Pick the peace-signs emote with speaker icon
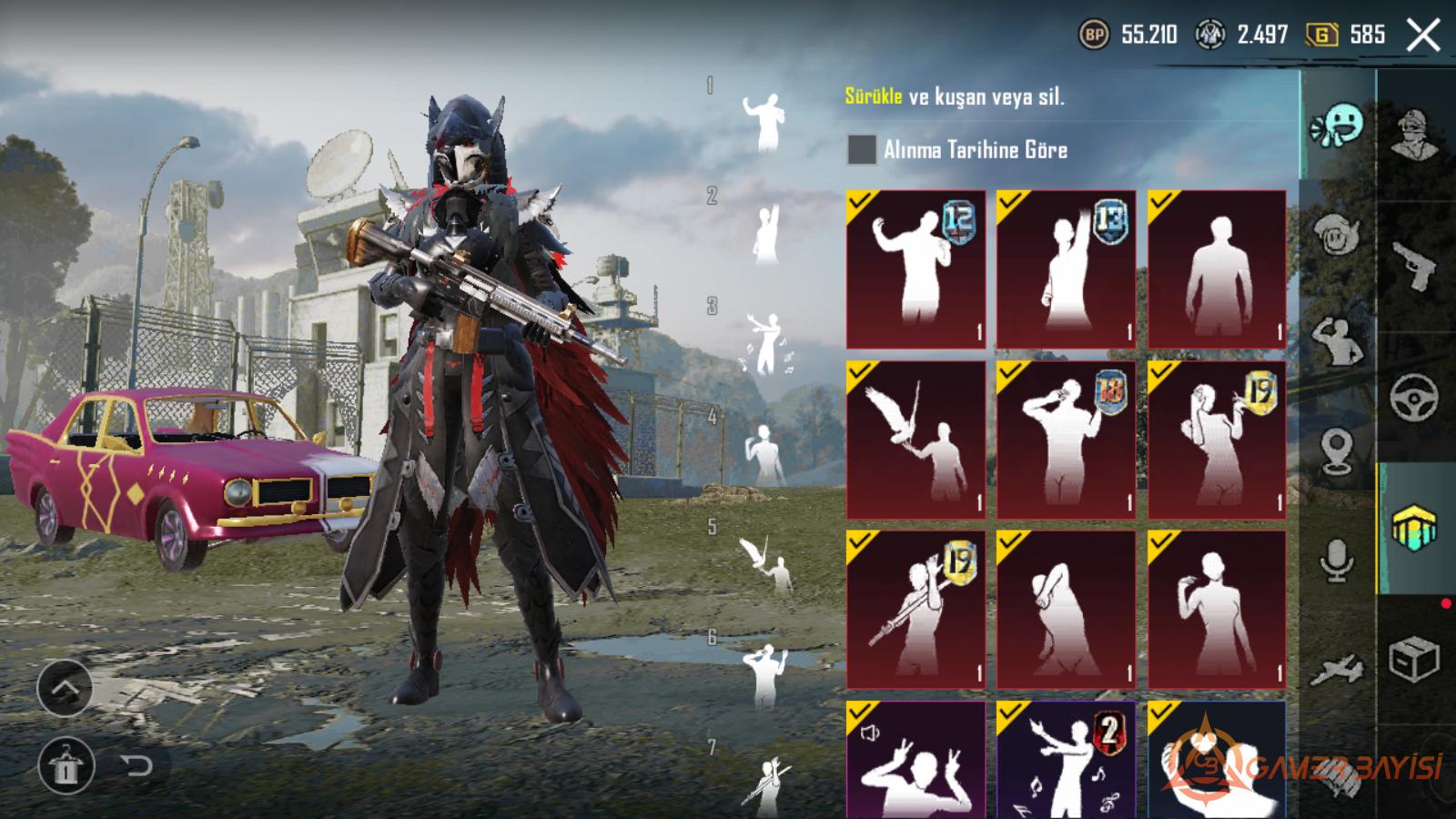Viewport: 1456px width, 819px height. click(915, 760)
